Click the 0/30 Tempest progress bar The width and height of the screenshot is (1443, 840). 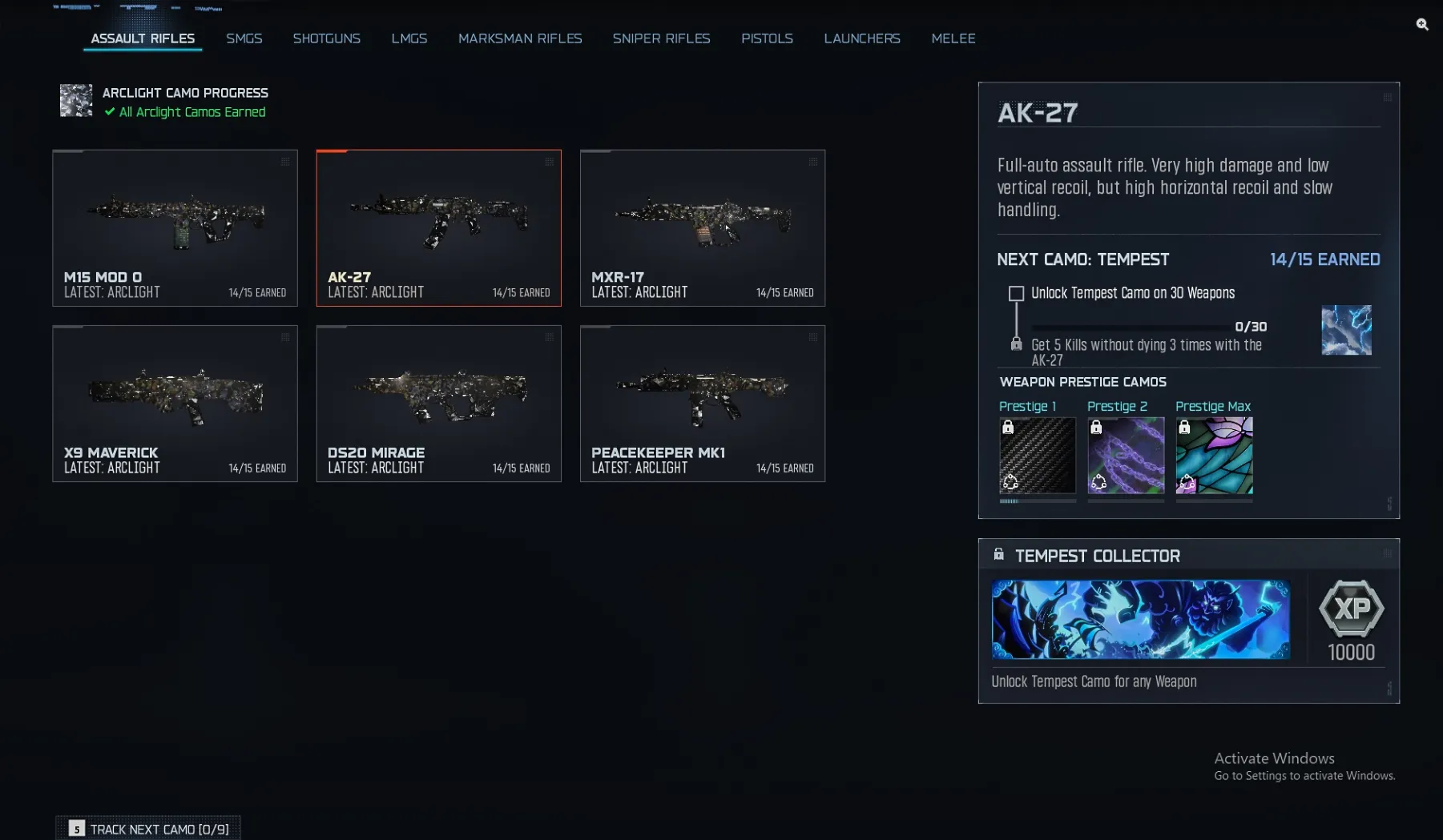click(x=1130, y=325)
